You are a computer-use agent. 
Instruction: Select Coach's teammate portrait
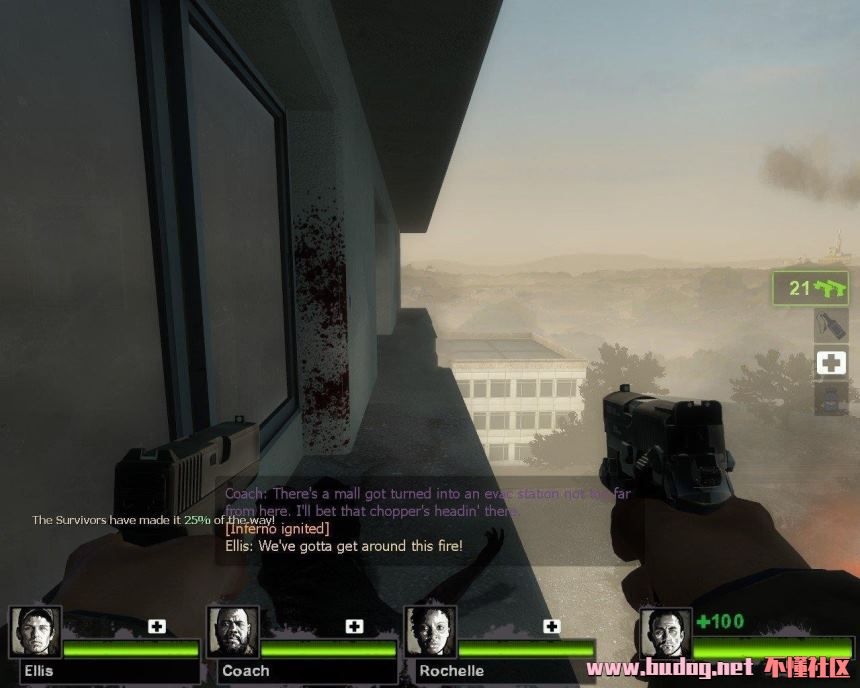pyautogui.click(x=233, y=632)
